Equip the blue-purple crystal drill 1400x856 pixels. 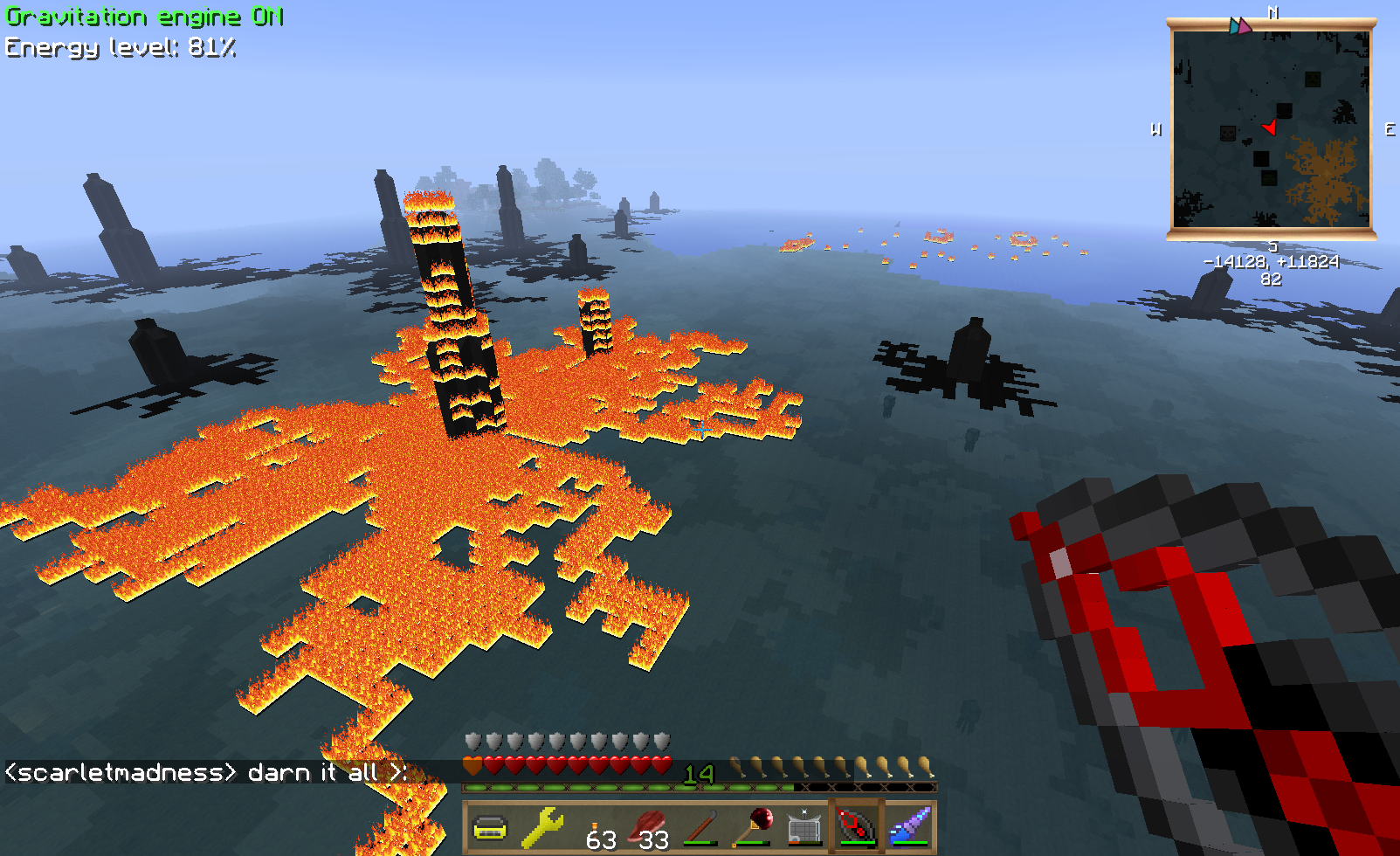(909, 826)
